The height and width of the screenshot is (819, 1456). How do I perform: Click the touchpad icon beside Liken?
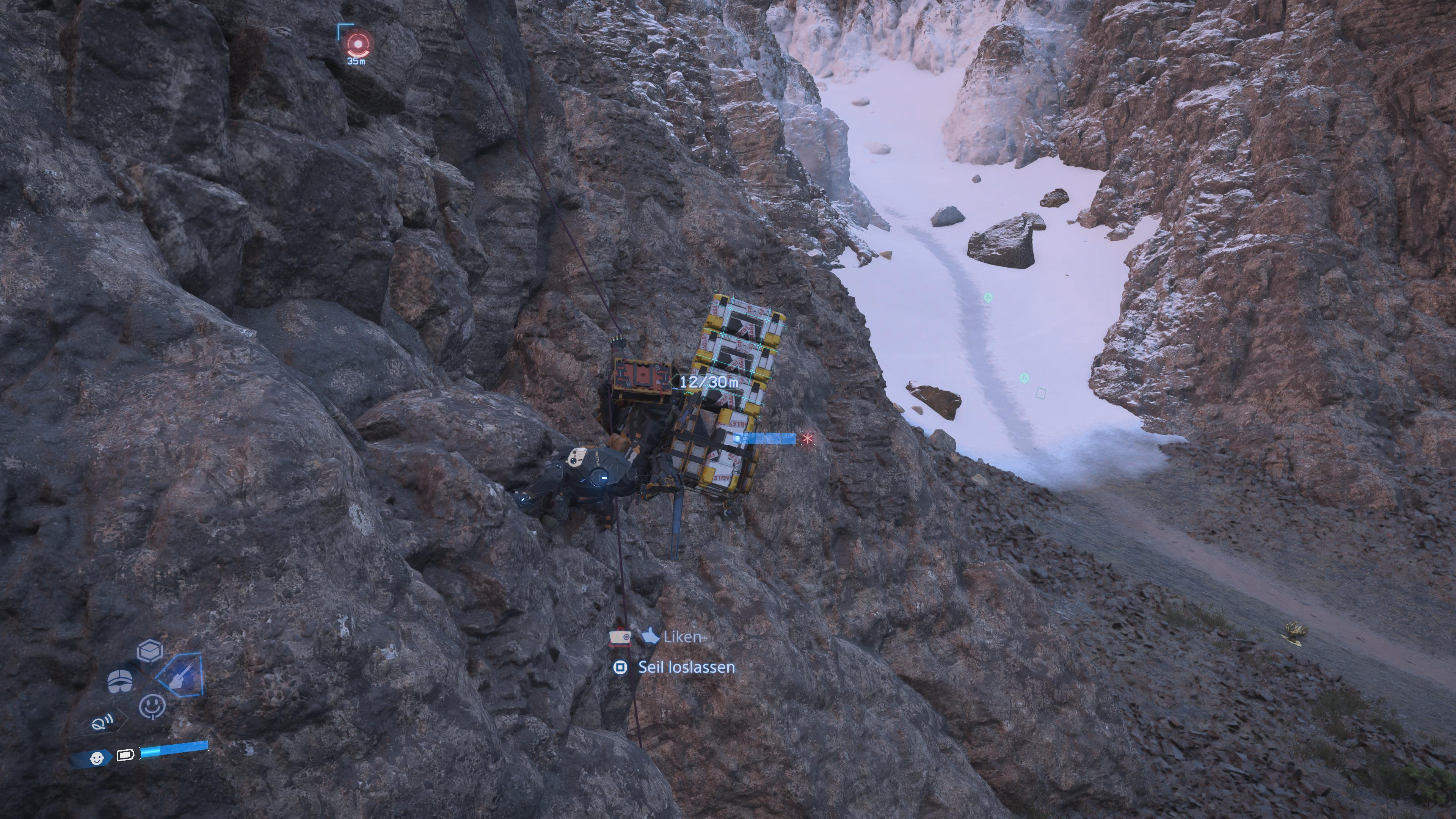[x=621, y=637]
